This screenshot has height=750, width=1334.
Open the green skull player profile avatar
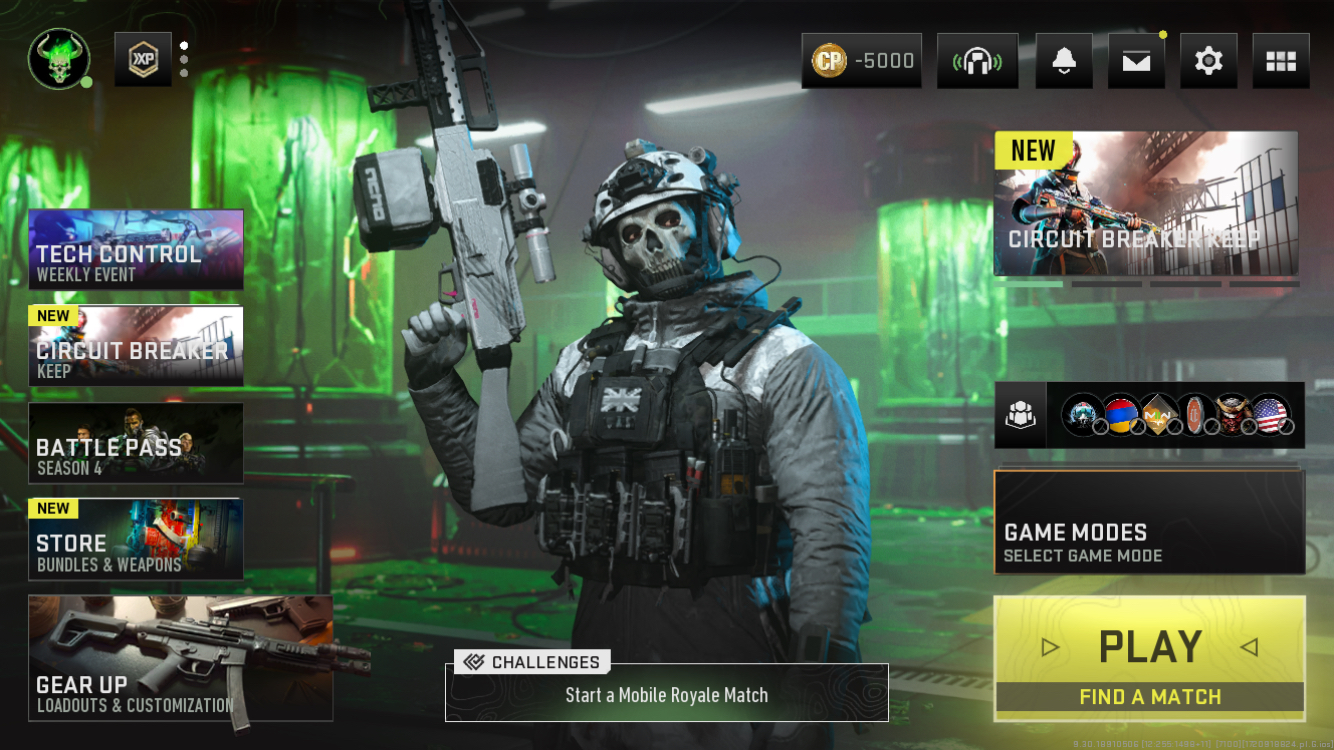pyautogui.click(x=59, y=59)
